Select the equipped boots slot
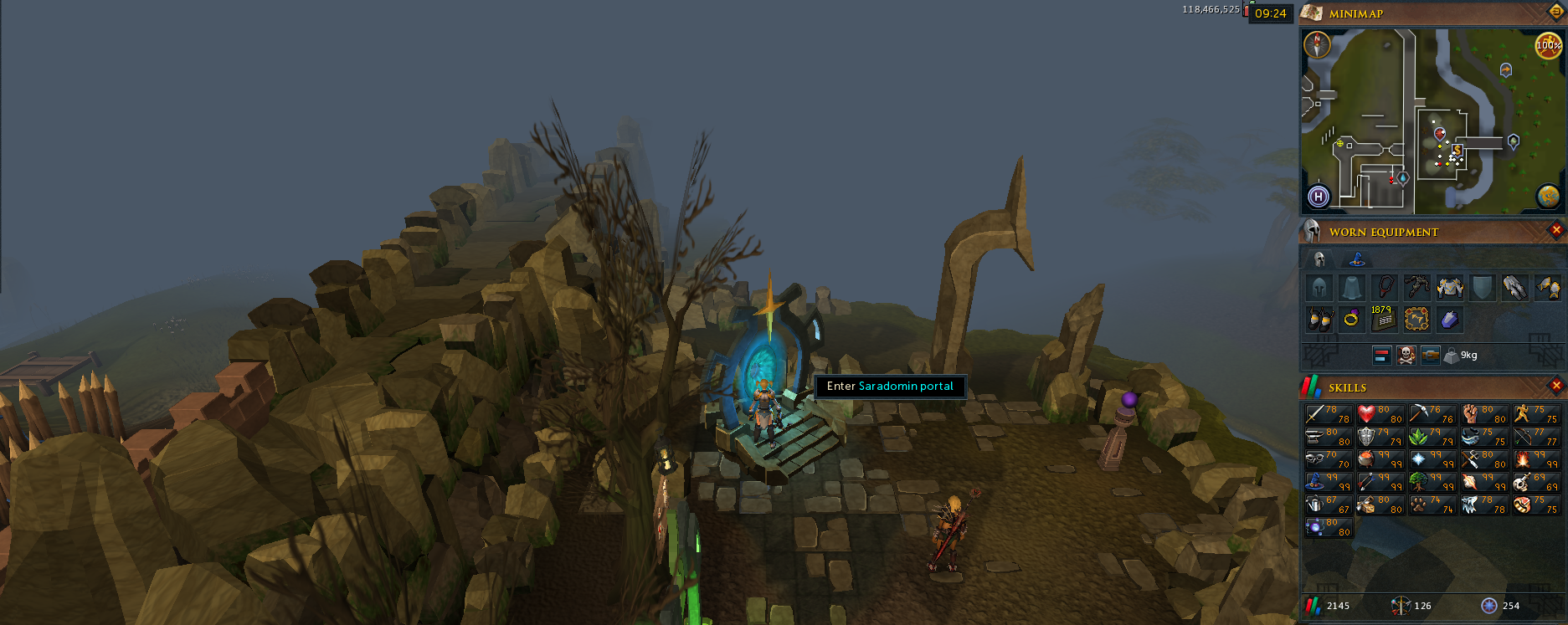This screenshot has width=1568, height=625. click(1319, 319)
